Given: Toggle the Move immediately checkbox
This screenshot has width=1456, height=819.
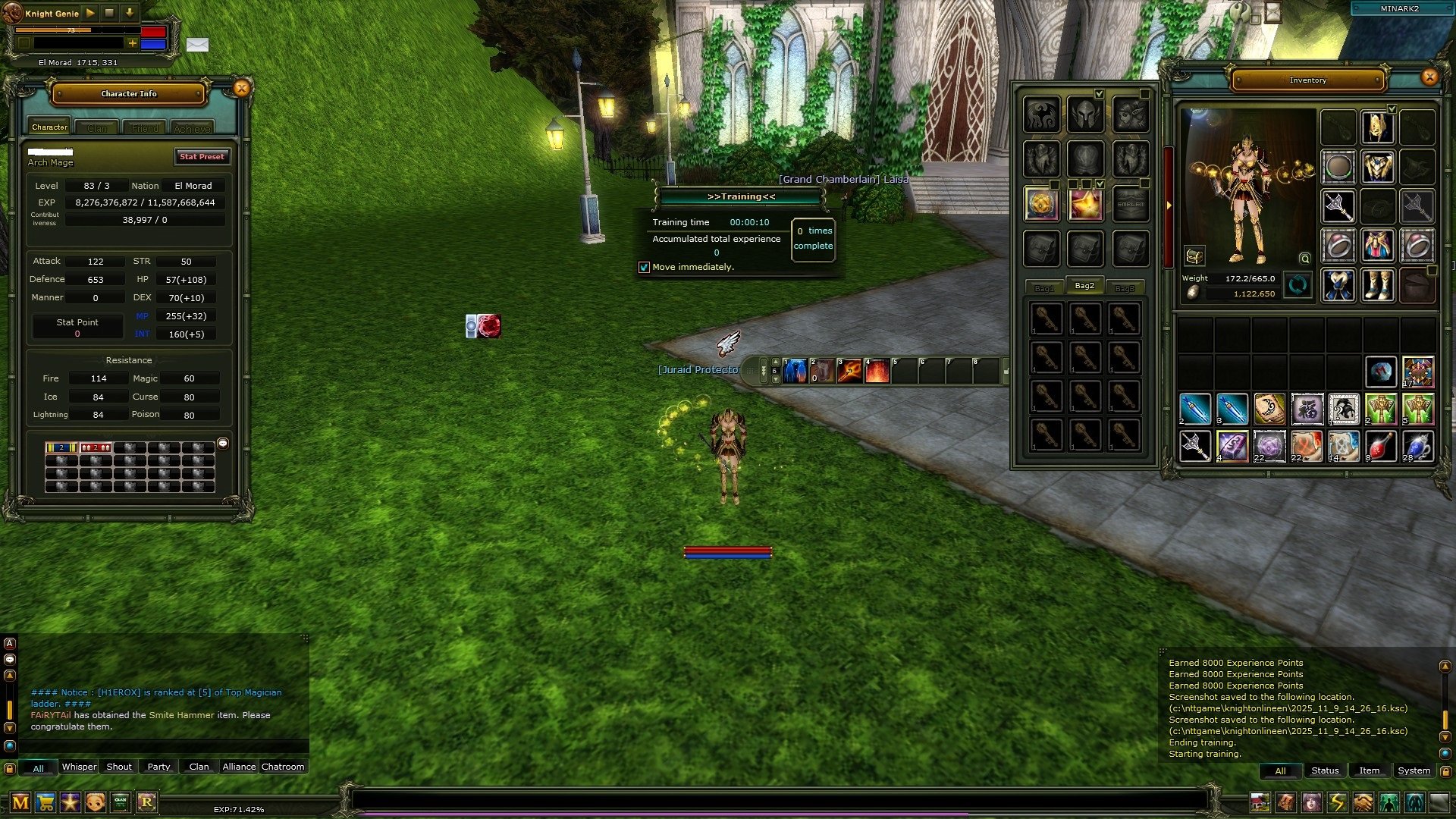Looking at the screenshot, I should pyautogui.click(x=645, y=268).
